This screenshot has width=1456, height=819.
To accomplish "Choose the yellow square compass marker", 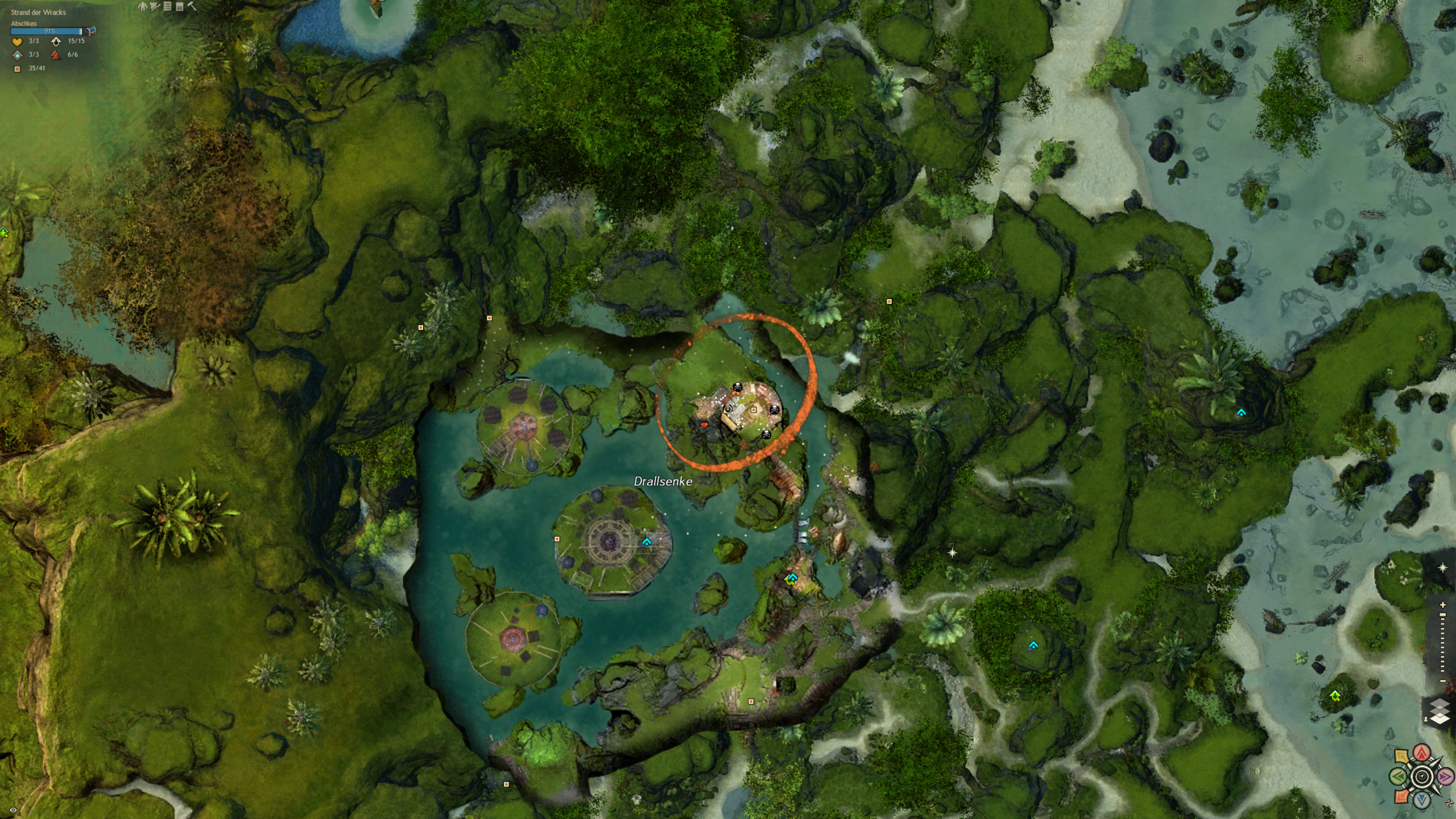I will coord(1402,757).
